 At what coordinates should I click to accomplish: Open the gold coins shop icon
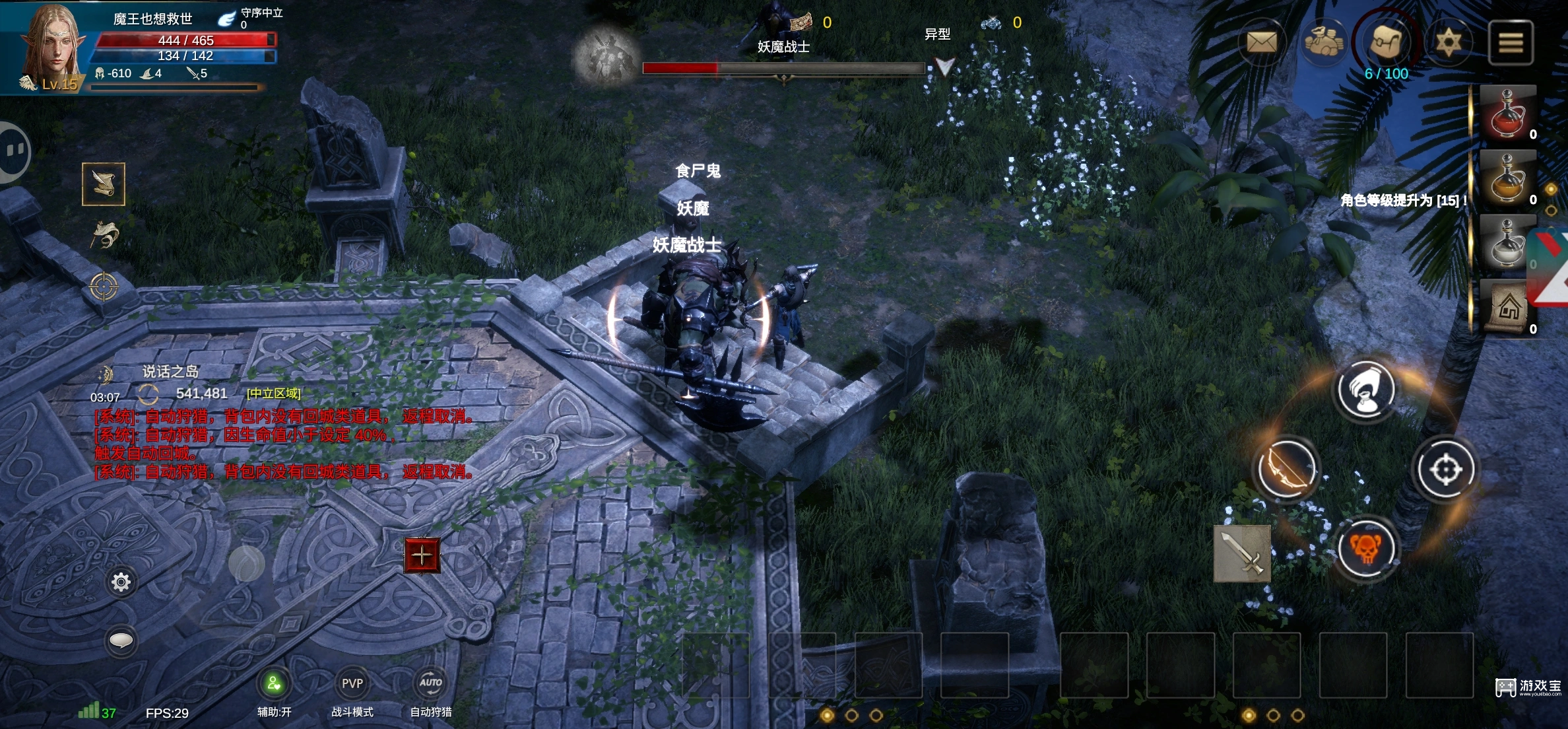click(x=1324, y=42)
